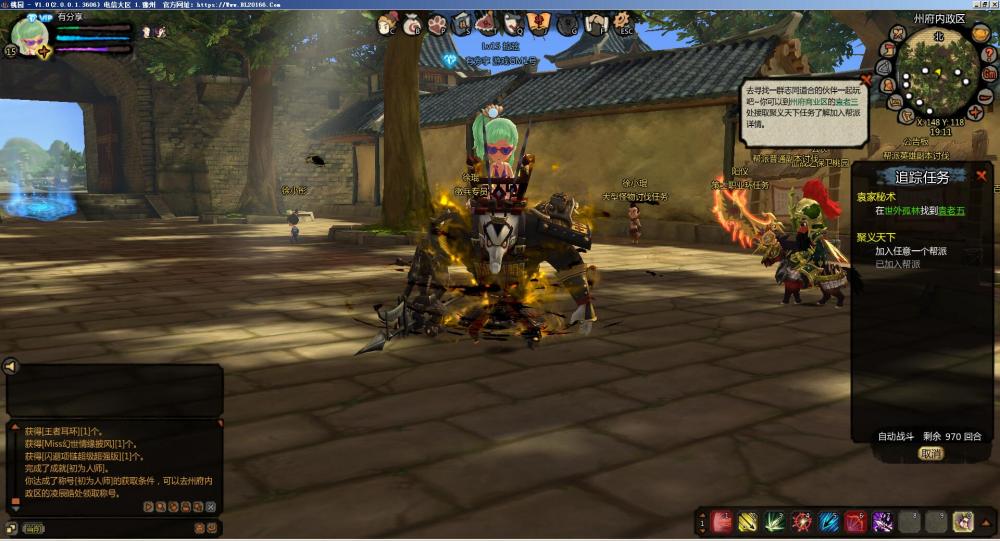This screenshot has width=1000, height=541.
Task: Click the chat input field
Action: pos(120,528)
